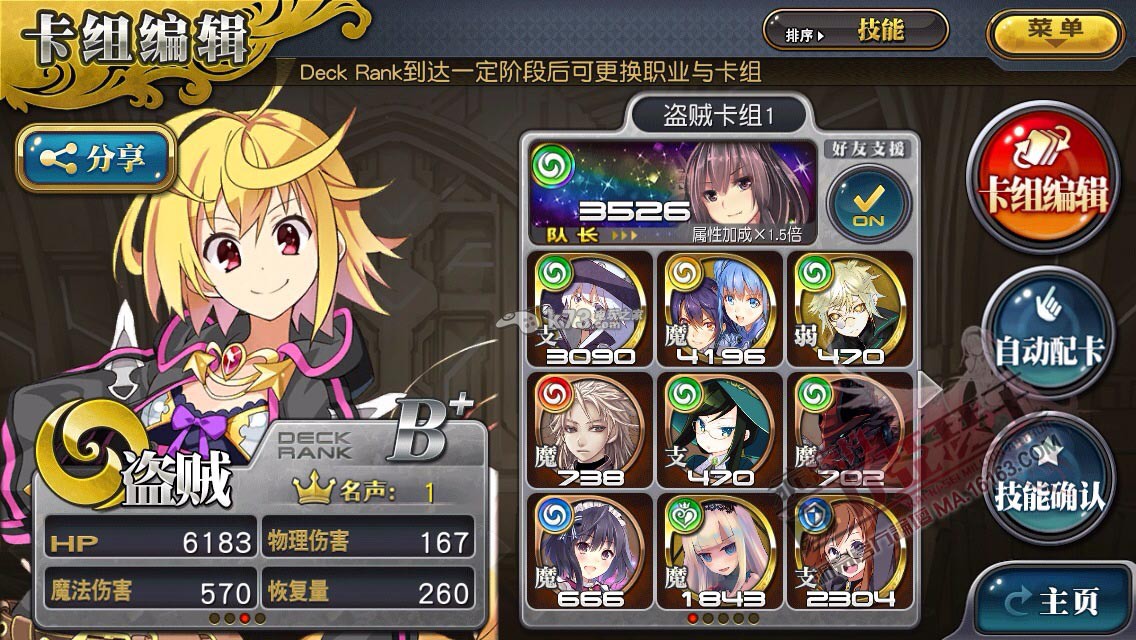Pick the brown-haired card with 2304

pos(849,552)
